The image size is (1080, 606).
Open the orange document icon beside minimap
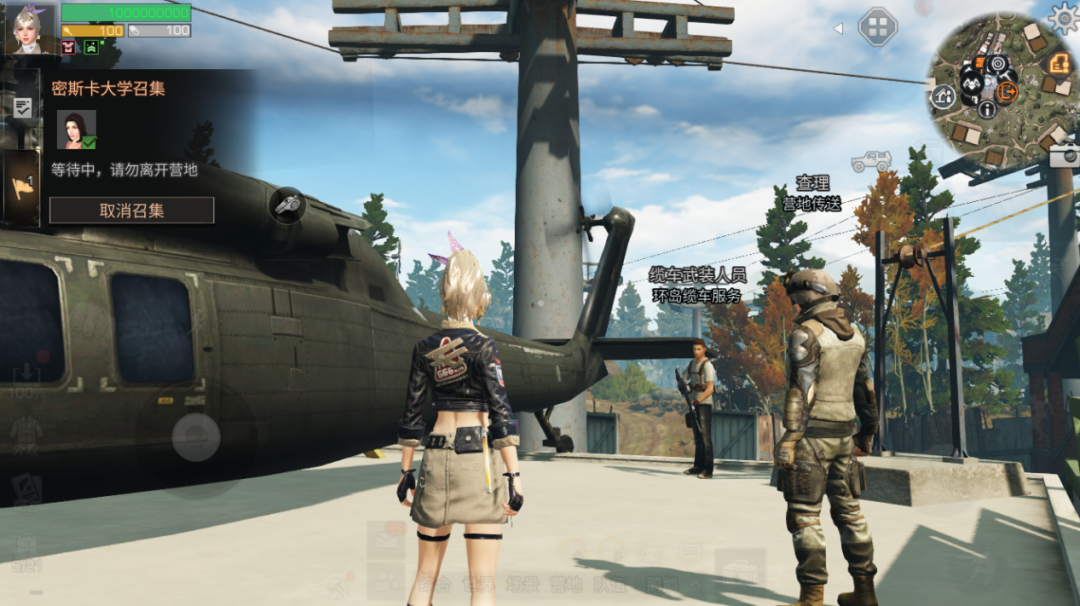click(x=1060, y=64)
